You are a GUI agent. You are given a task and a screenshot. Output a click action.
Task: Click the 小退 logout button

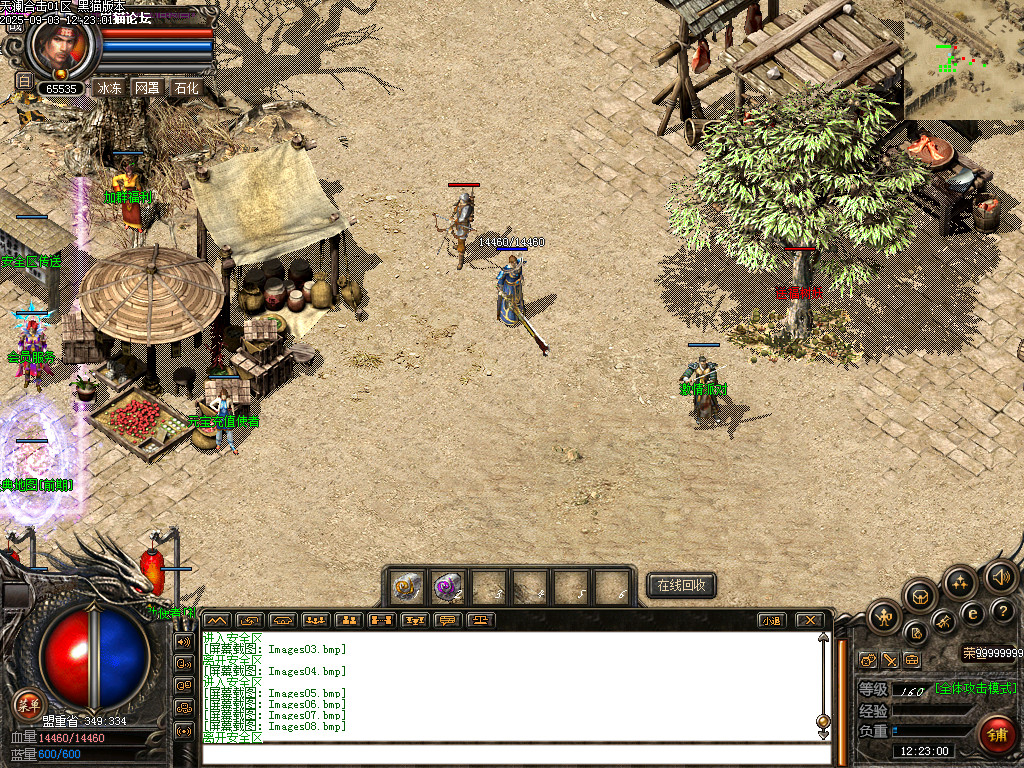coord(771,620)
